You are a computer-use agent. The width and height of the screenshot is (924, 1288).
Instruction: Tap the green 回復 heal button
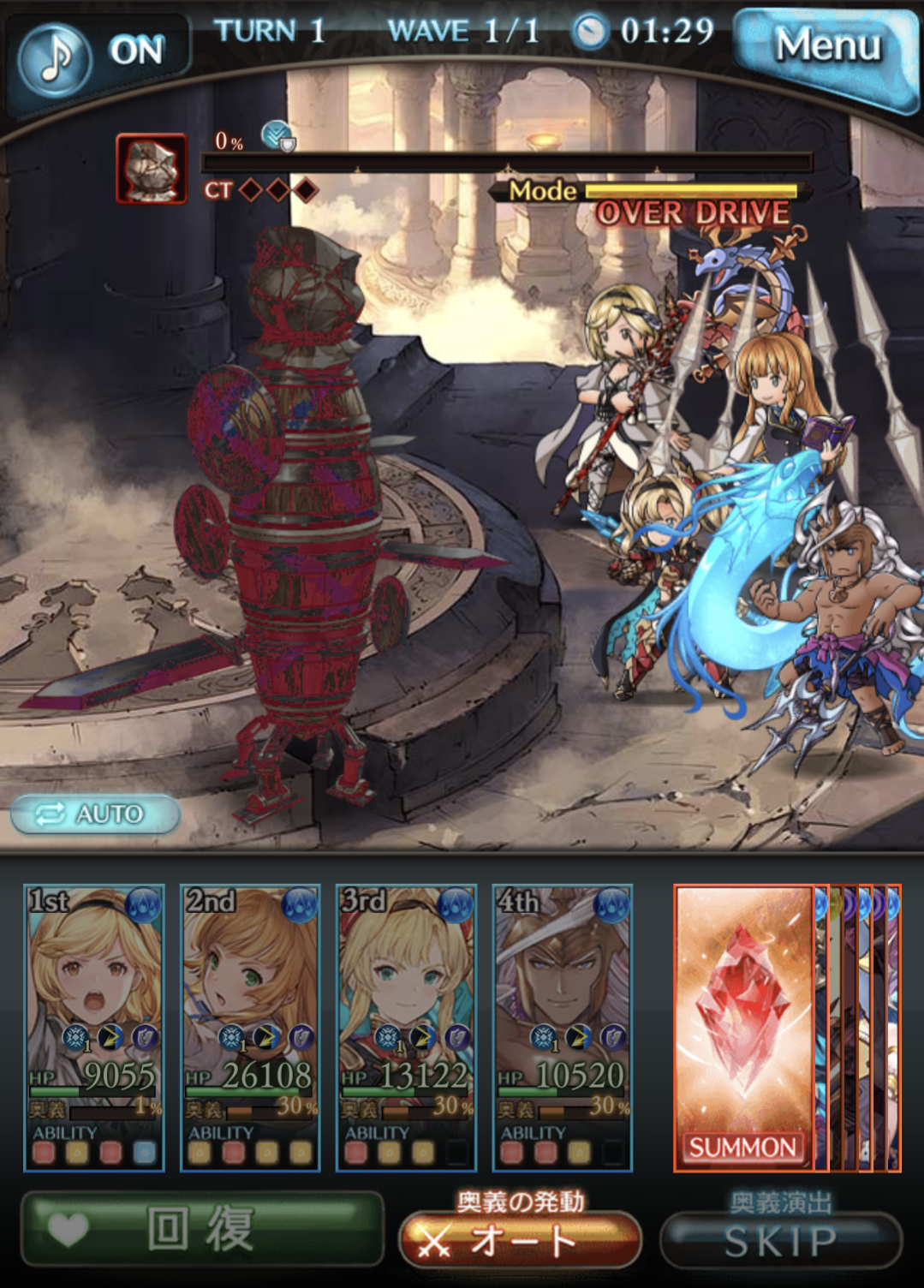pyautogui.click(x=202, y=1230)
